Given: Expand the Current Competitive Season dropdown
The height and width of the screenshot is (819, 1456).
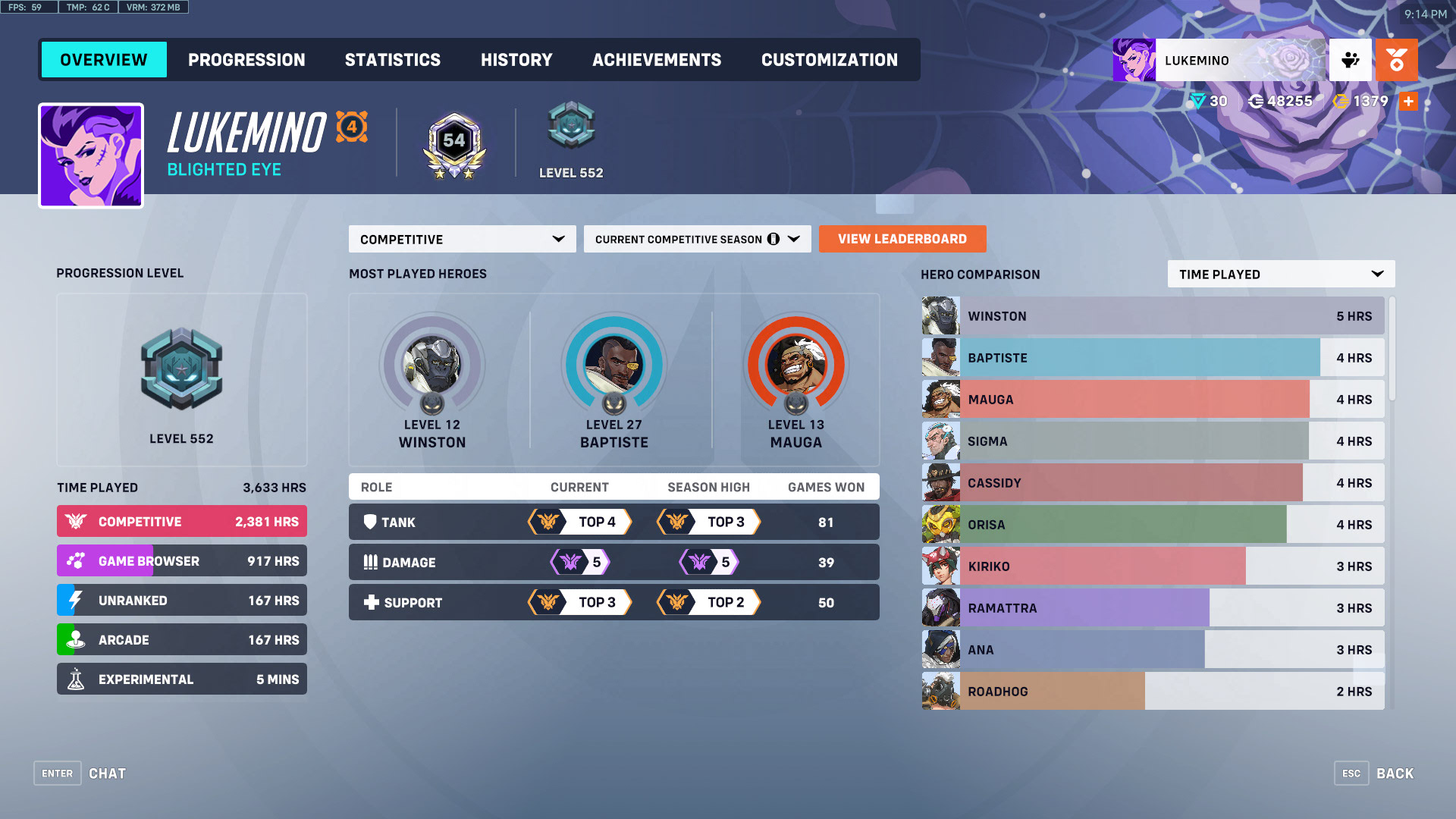Looking at the screenshot, I should point(697,239).
